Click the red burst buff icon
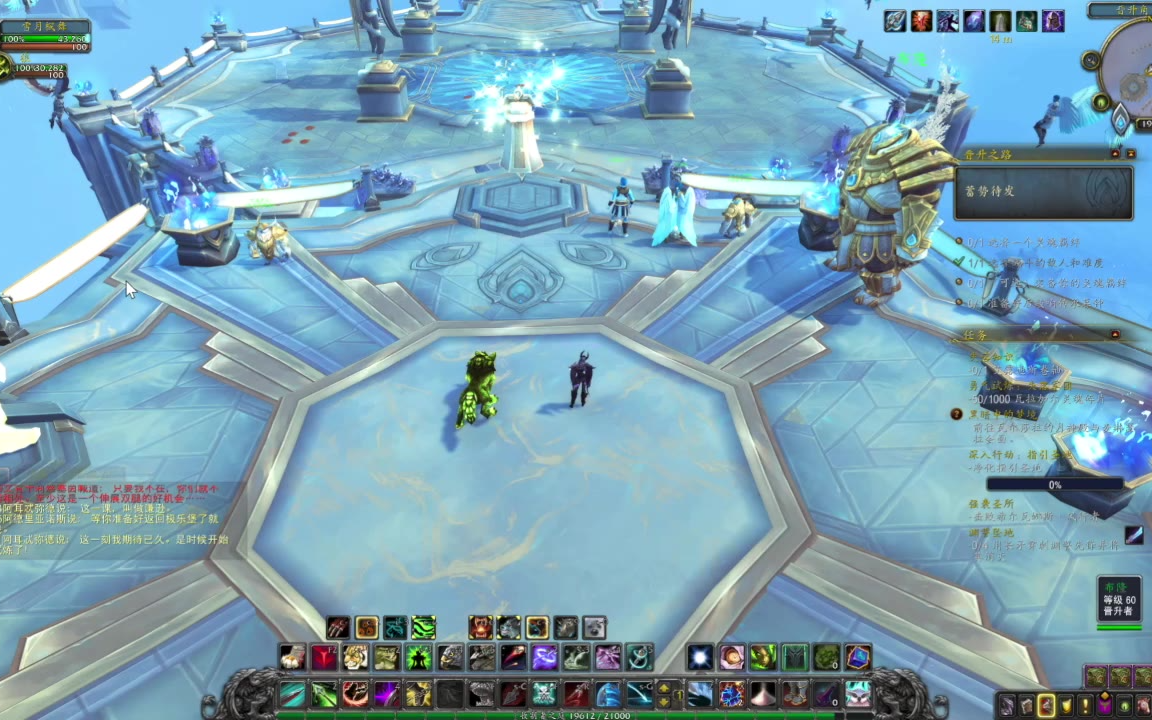 click(921, 21)
